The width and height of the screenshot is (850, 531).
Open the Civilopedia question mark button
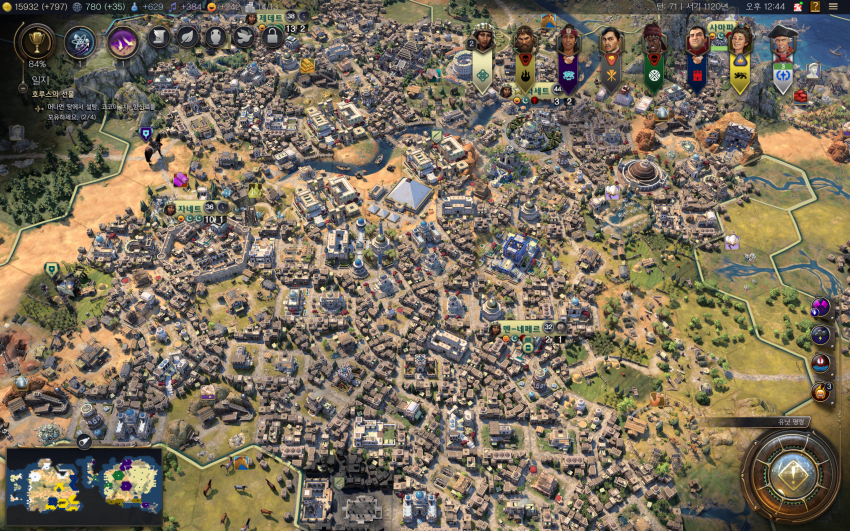coord(815,7)
